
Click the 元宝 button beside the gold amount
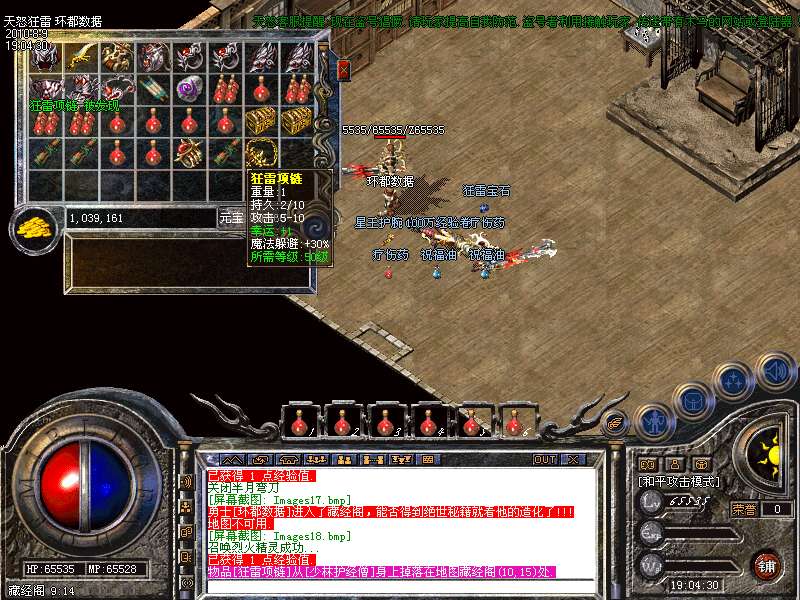pyautogui.click(x=231, y=217)
